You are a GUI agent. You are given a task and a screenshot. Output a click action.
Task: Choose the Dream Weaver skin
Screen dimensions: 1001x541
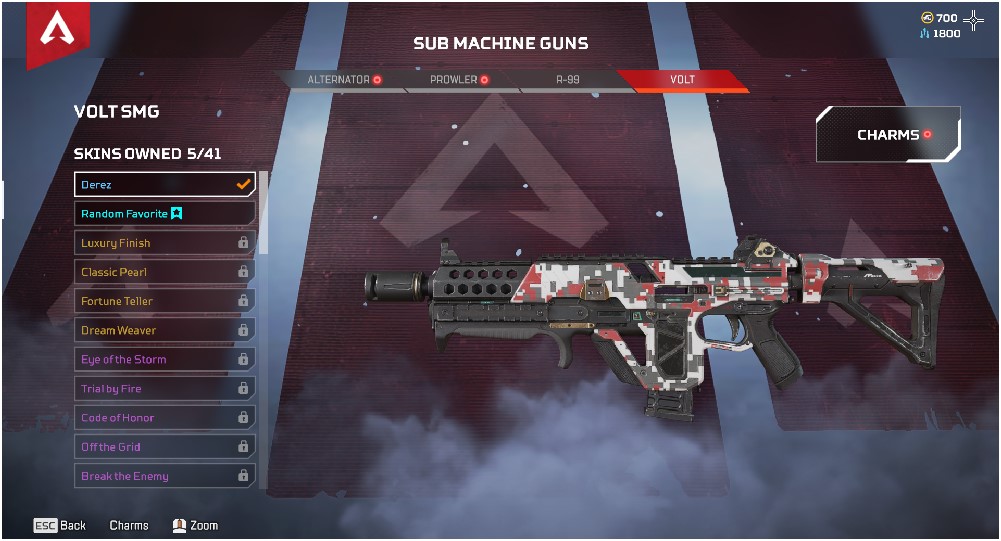click(165, 330)
